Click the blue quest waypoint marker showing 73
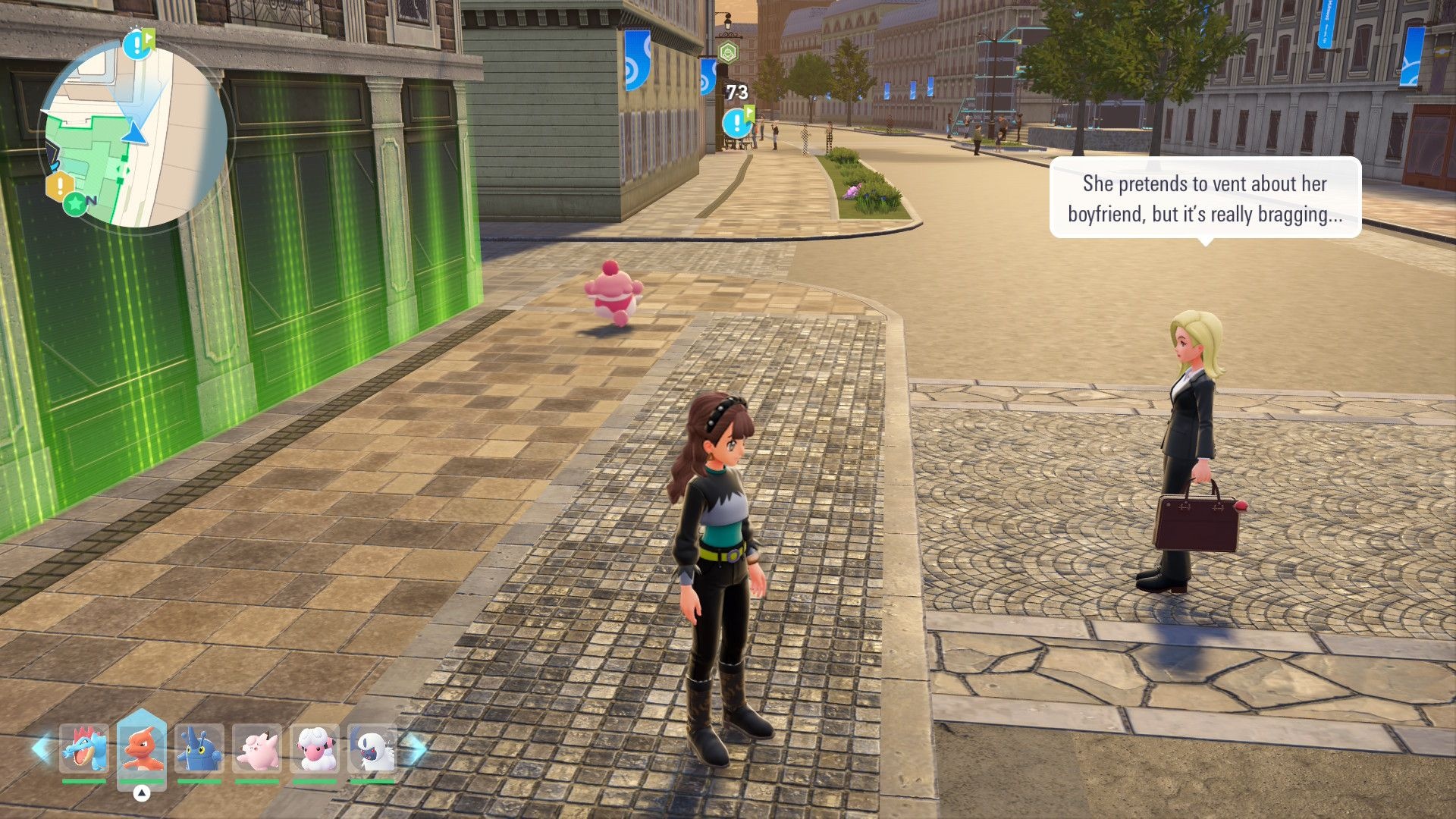This screenshot has height=819, width=1456. click(736, 122)
